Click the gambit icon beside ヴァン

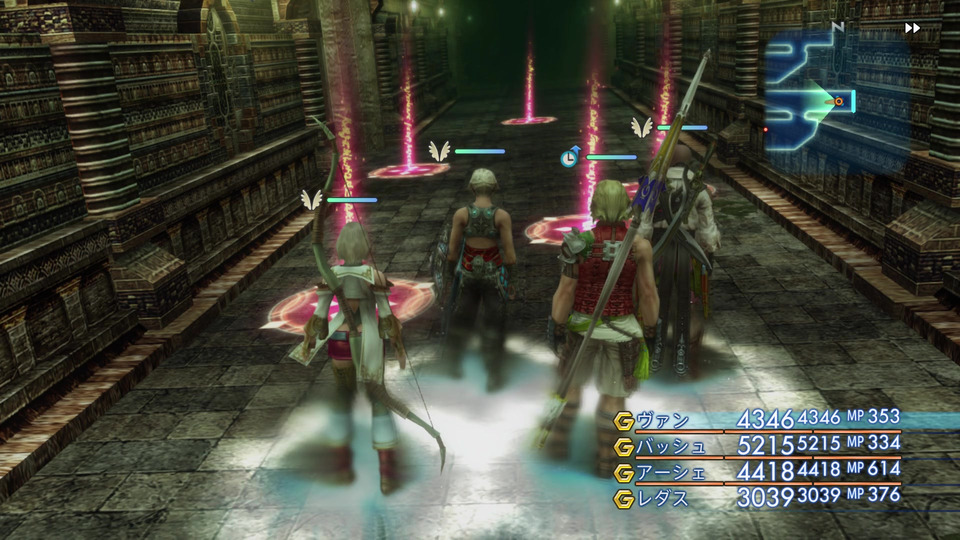[624, 420]
